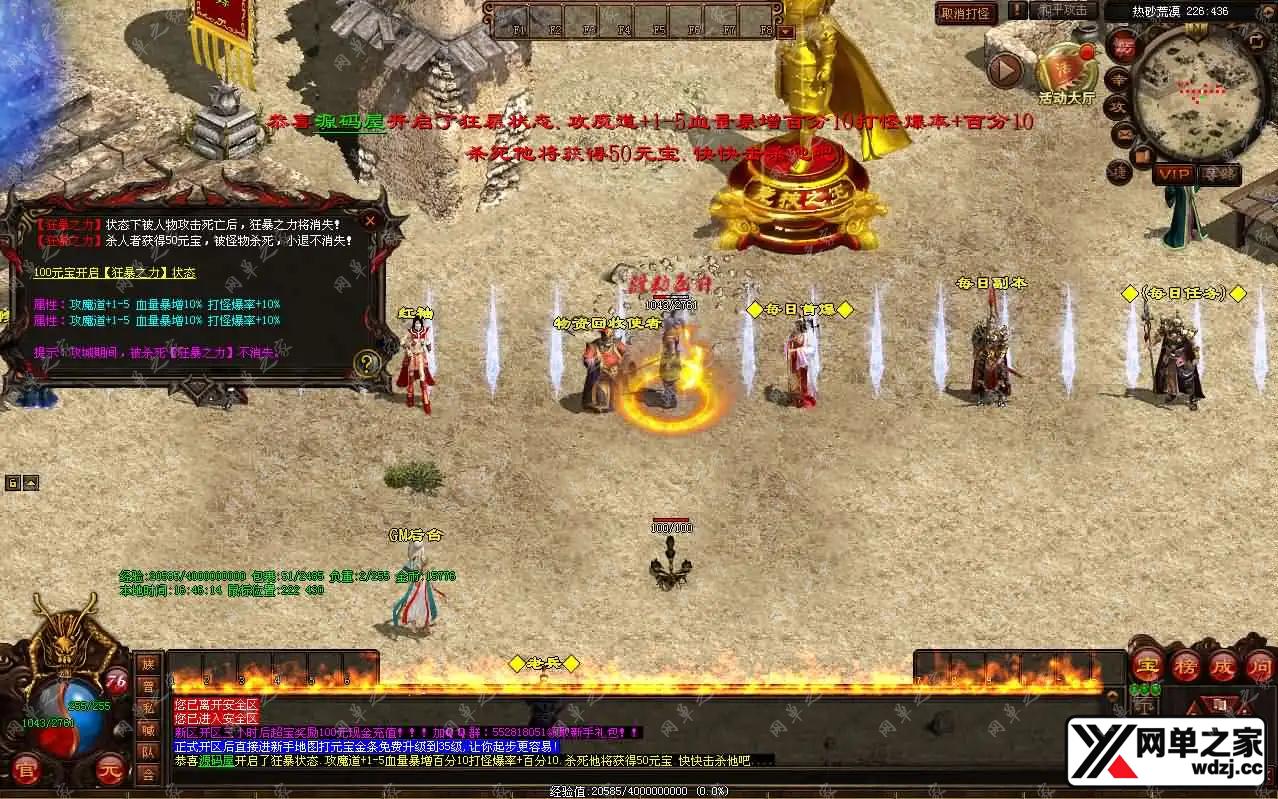Toggle the 和平攻击 attack mode button
The height and width of the screenshot is (799, 1278).
coord(1062,11)
